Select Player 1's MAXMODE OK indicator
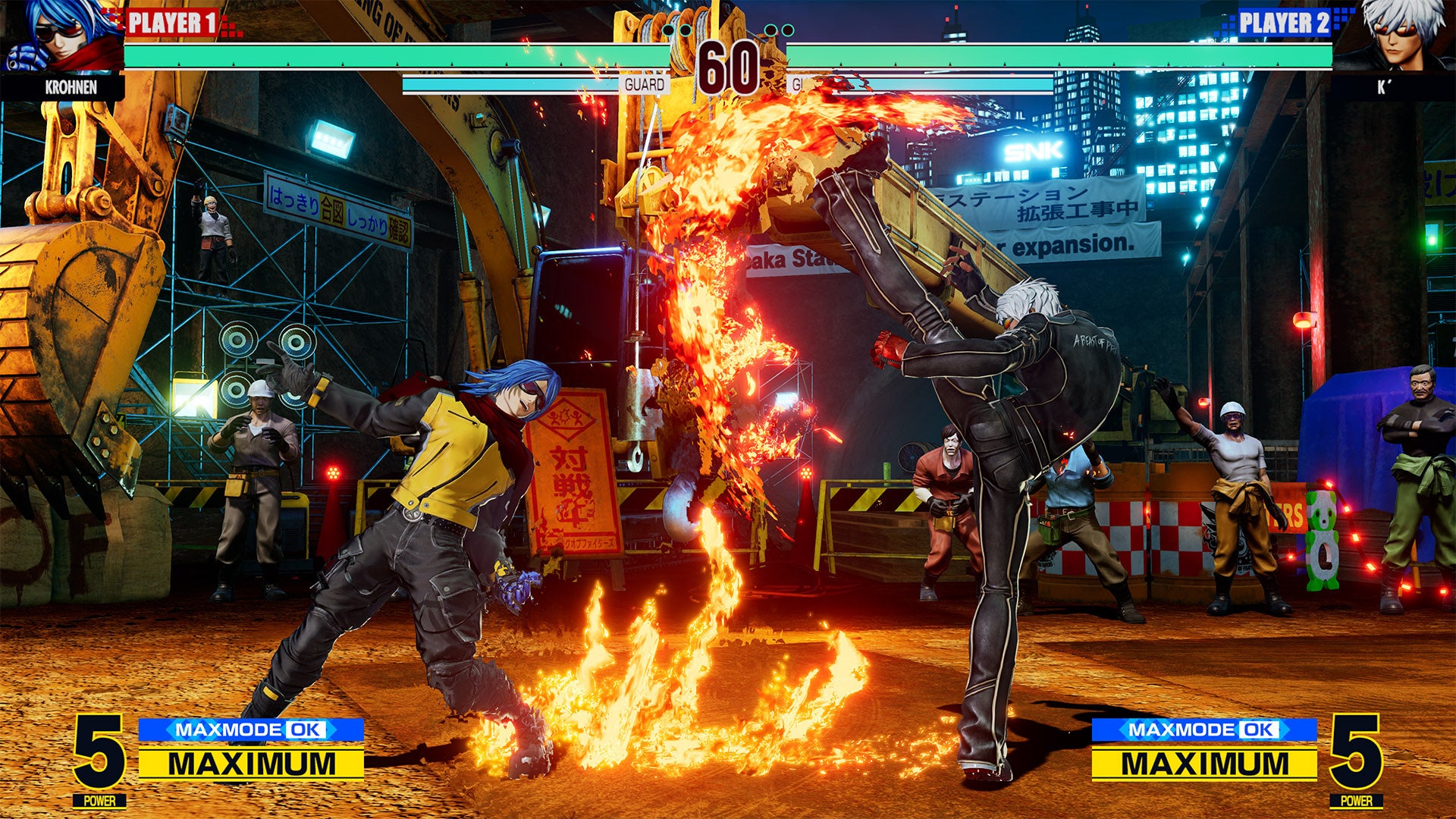The height and width of the screenshot is (819, 1456). (x=251, y=730)
